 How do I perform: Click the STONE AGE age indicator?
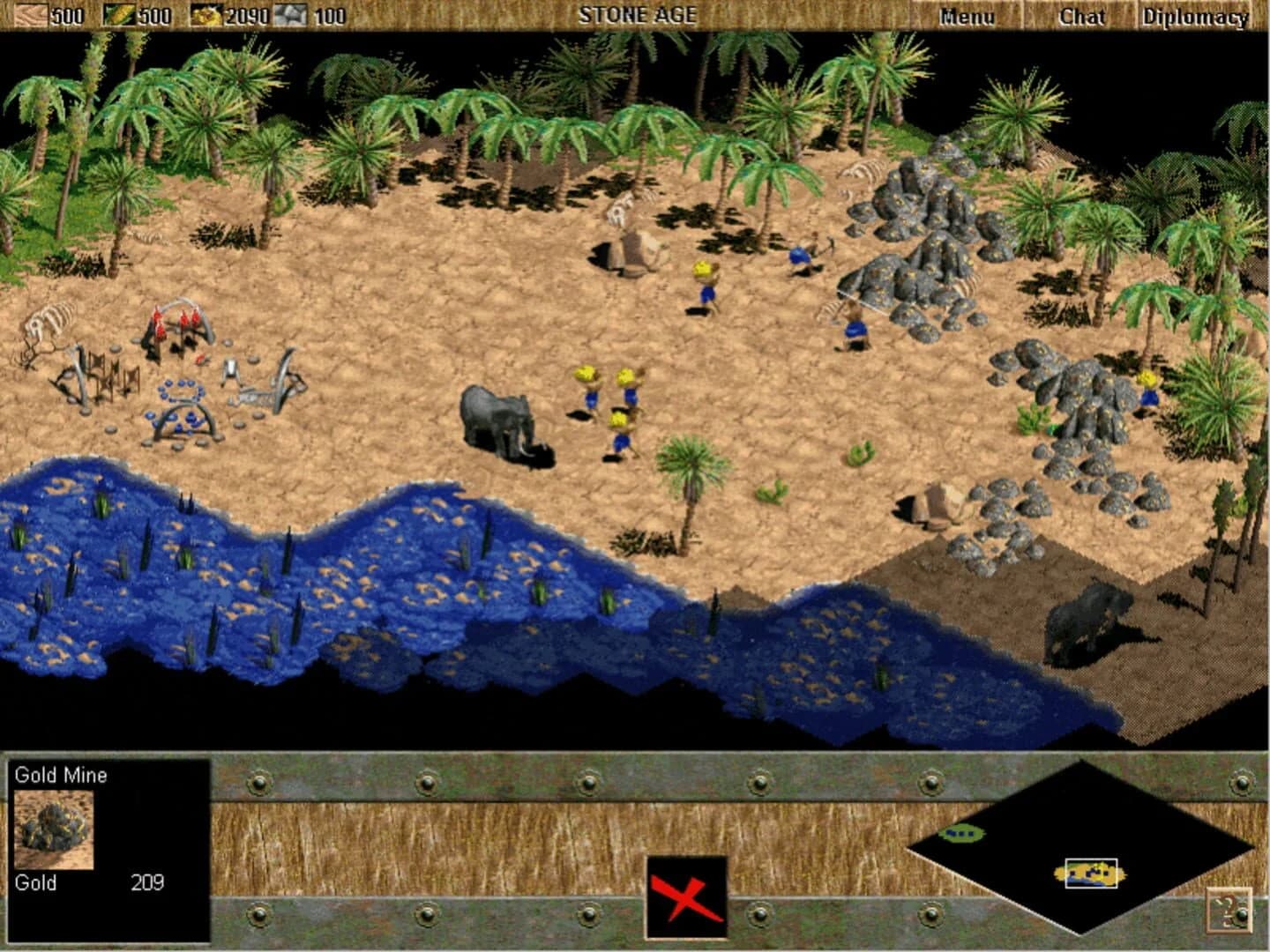click(x=638, y=14)
